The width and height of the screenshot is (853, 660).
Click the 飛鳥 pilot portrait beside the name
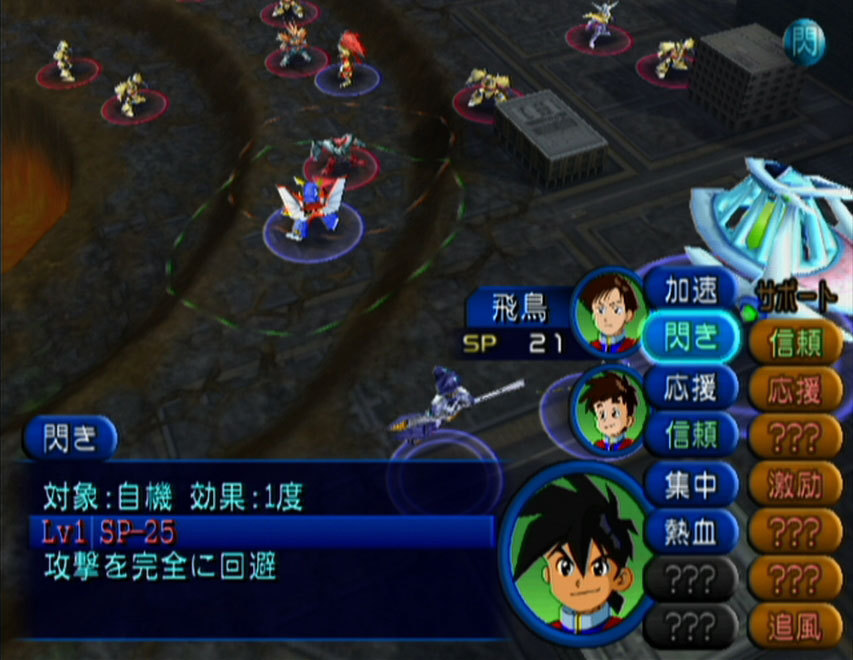click(x=609, y=312)
